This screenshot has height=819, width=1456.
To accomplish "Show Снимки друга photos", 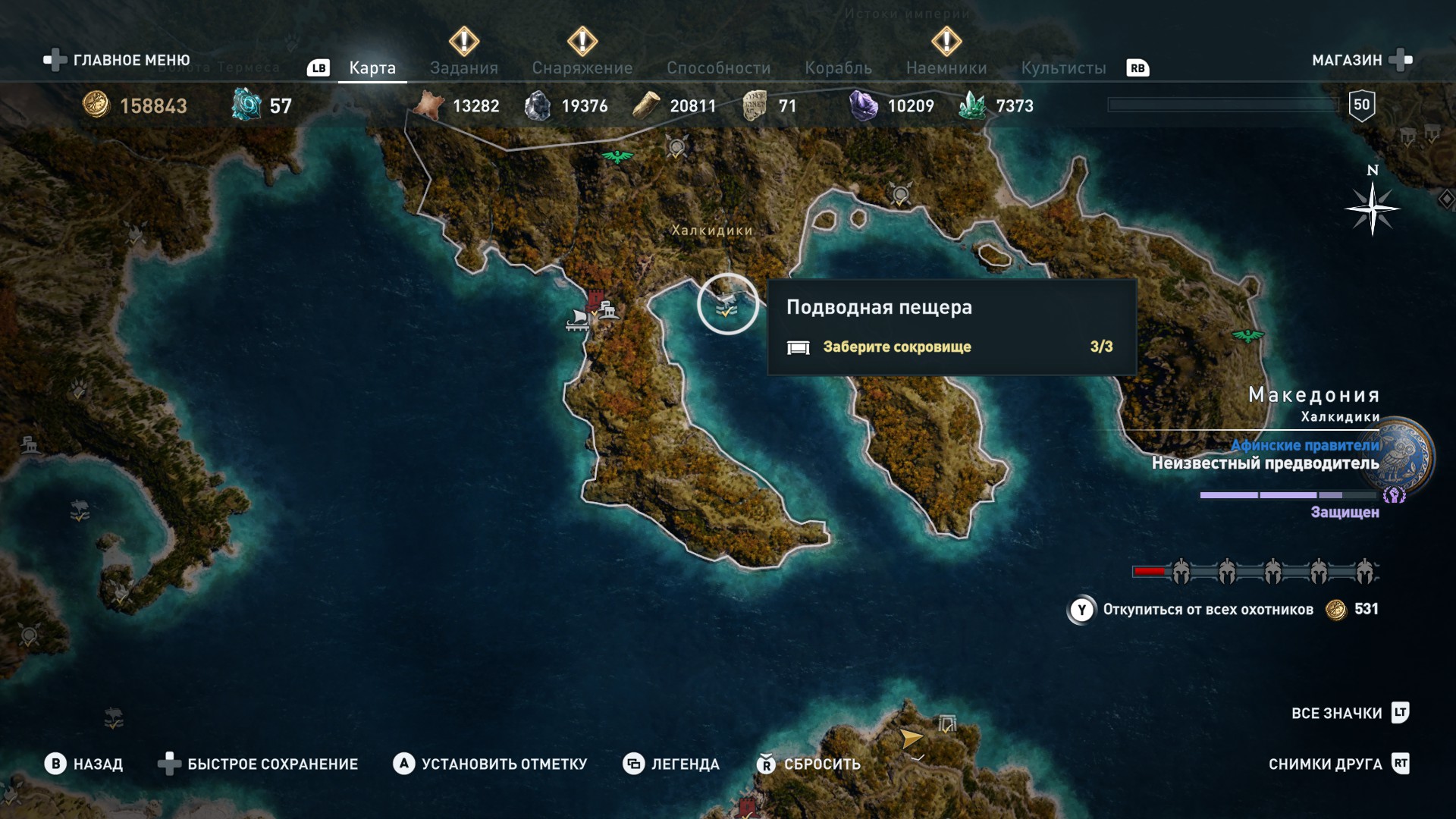I will tap(1338, 764).
